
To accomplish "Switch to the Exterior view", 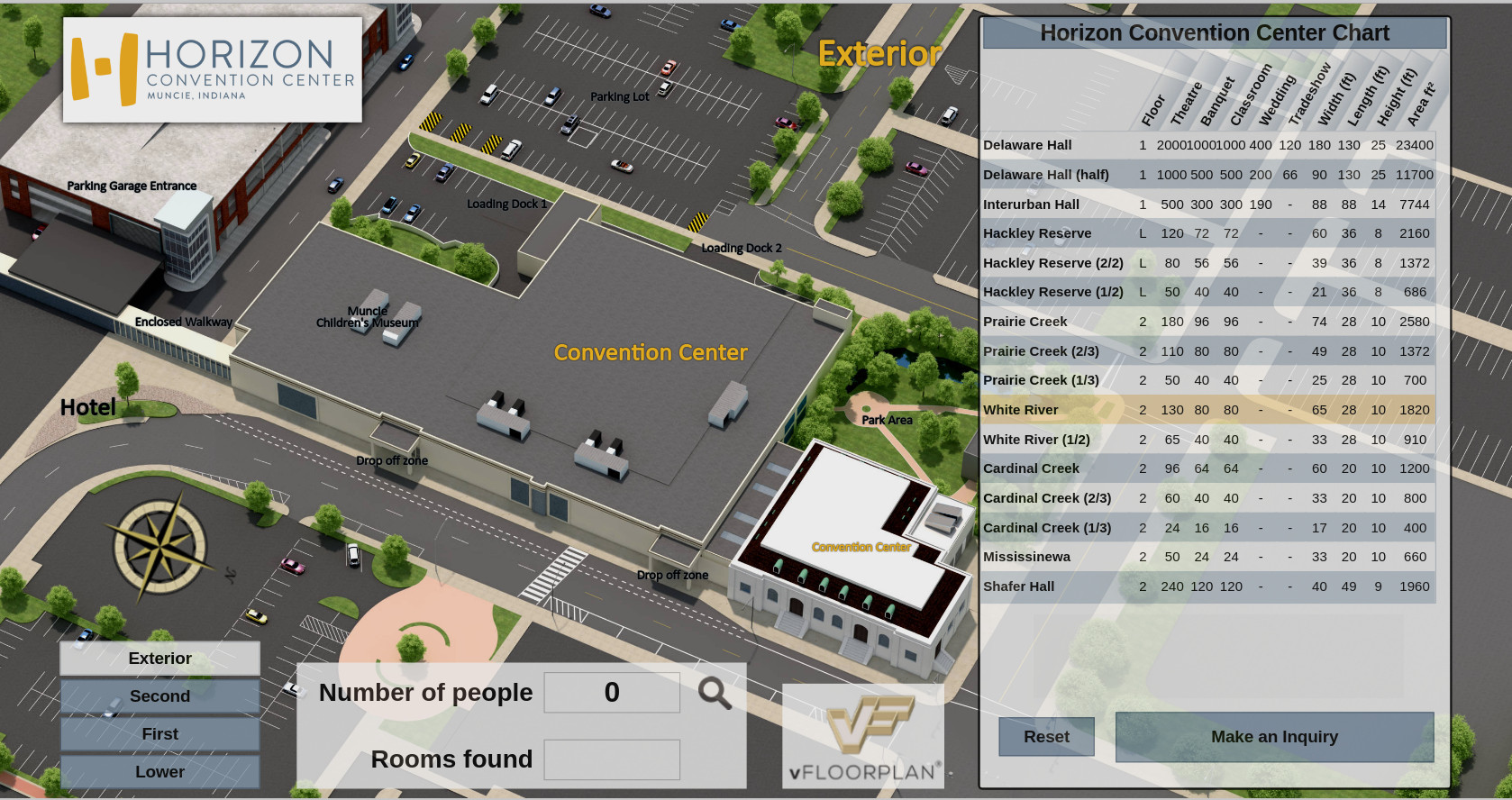I will point(159,659).
